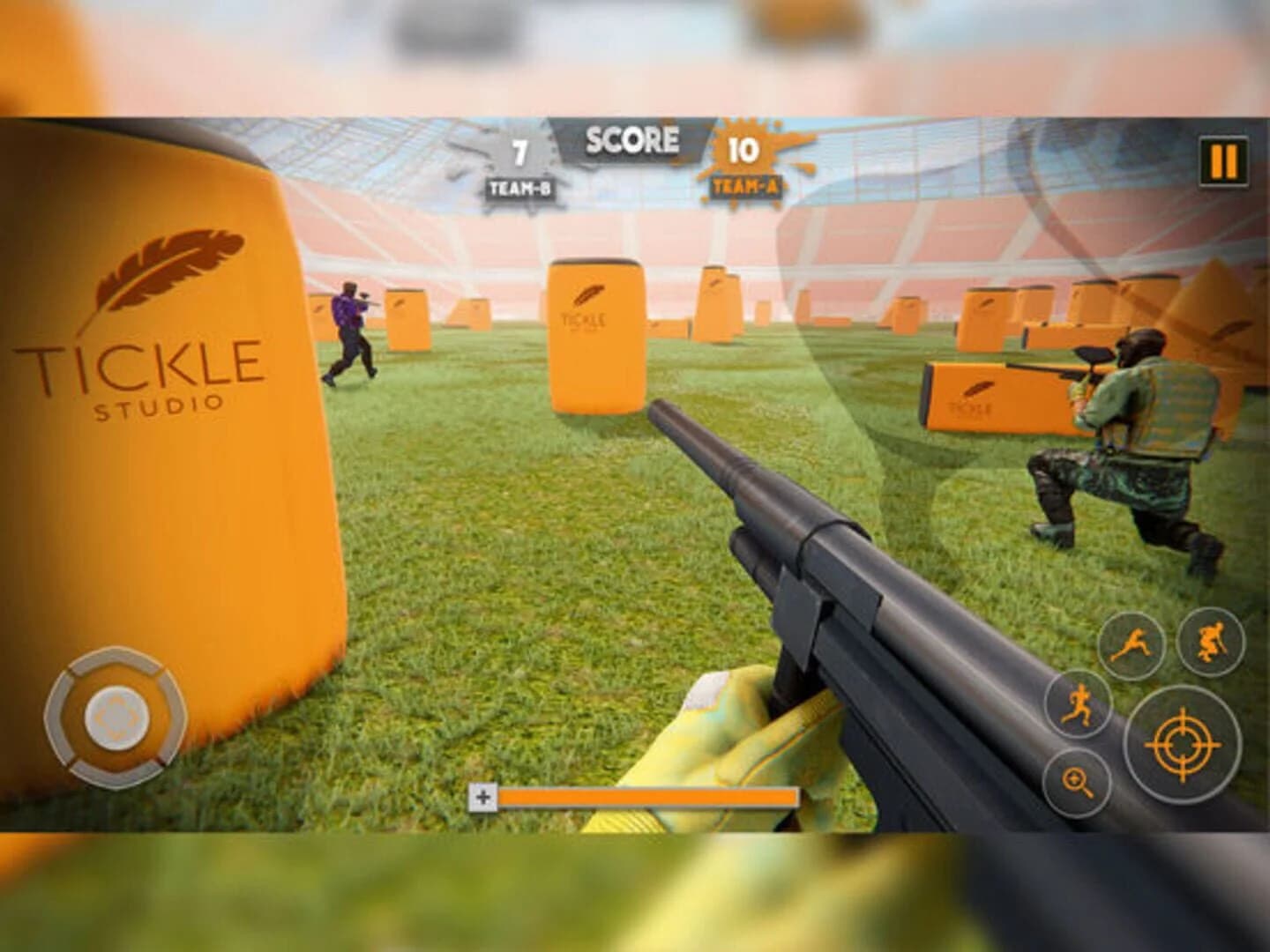Select the TEAM-A score label
Viewport: 1270px width, 952px height.
coord(743,188)
